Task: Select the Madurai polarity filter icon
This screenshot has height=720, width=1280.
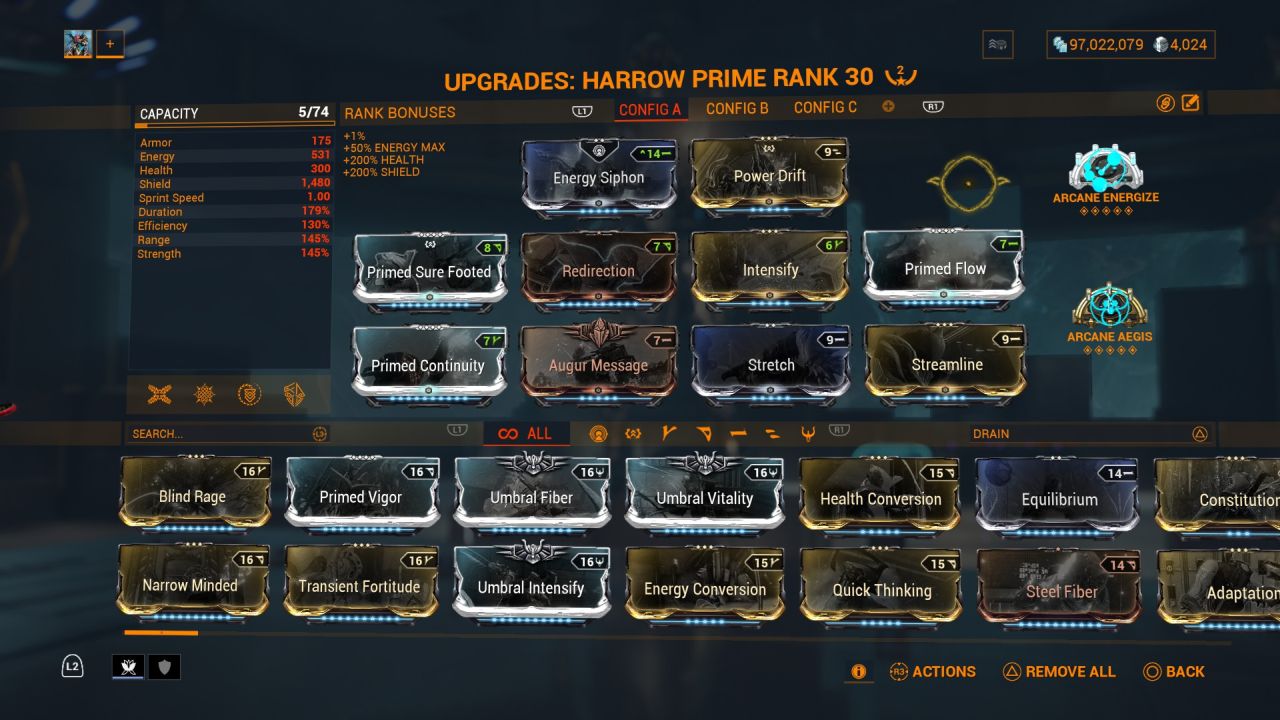Action: click(668, 433)
